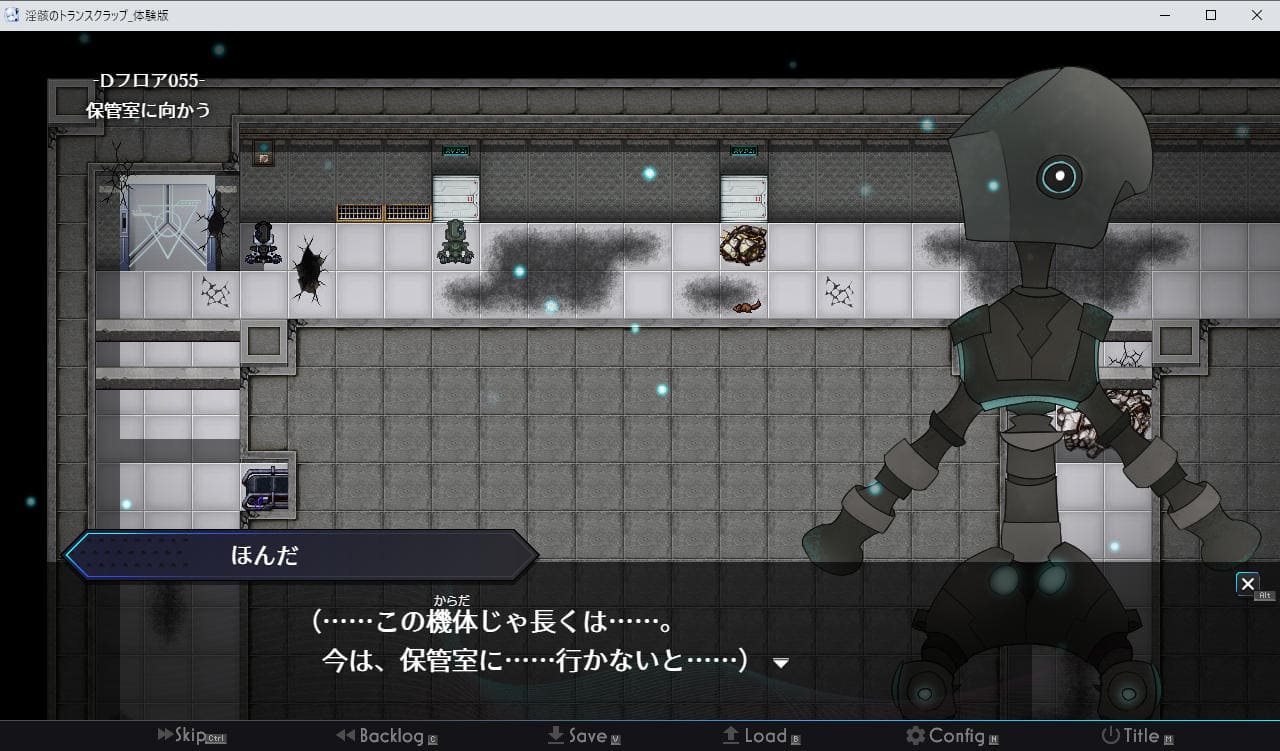Image resolution: width=1280 pixels, height=751 pixels.
Task: Minimize the game window
Action: [x=1164, y=15]
